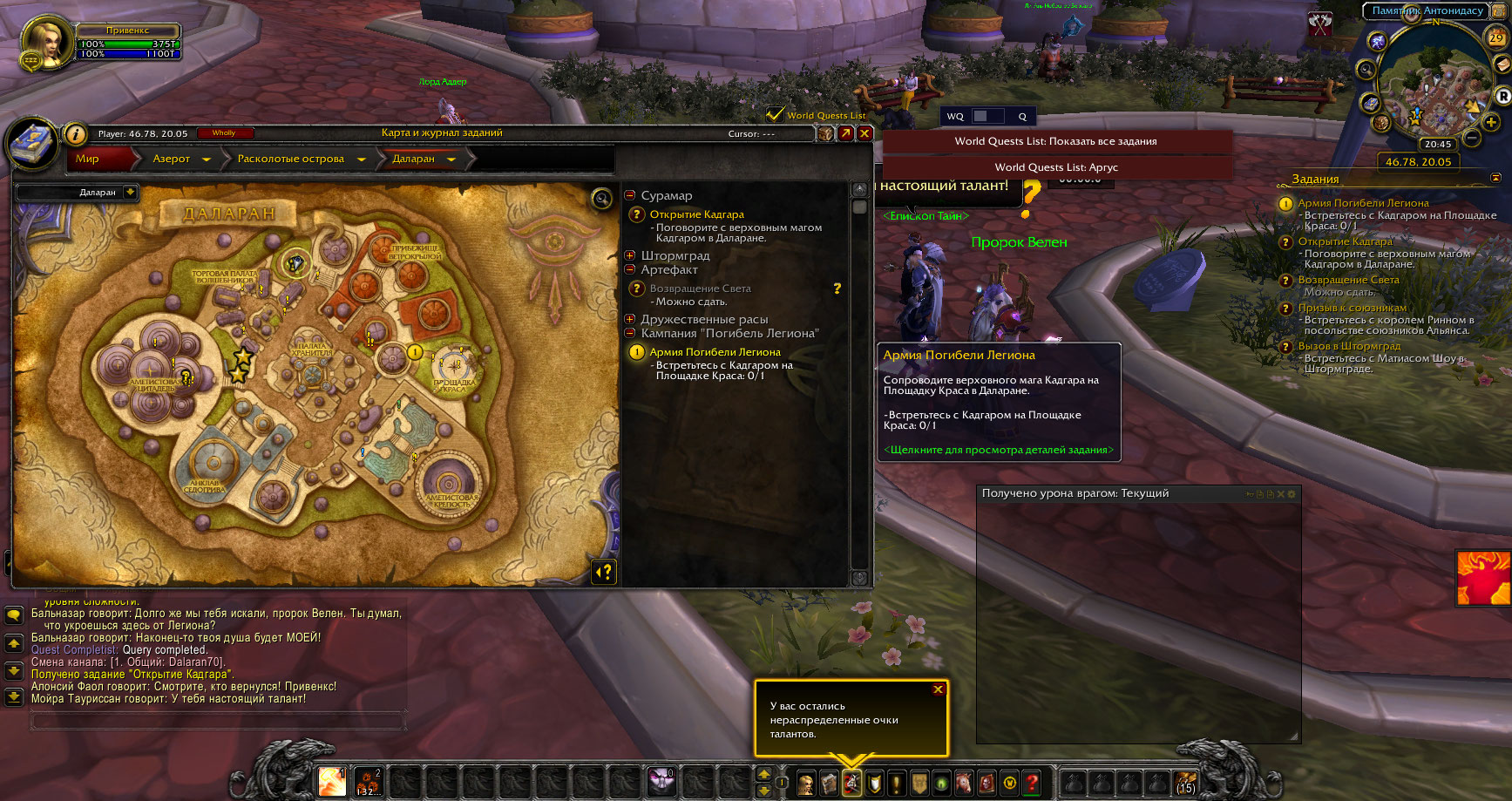The height and width of the screenshot is (801, 1512).
Task: Select the Открытие Кадгара quest entry
Action: pyautogui.click(x=696, y=214)
